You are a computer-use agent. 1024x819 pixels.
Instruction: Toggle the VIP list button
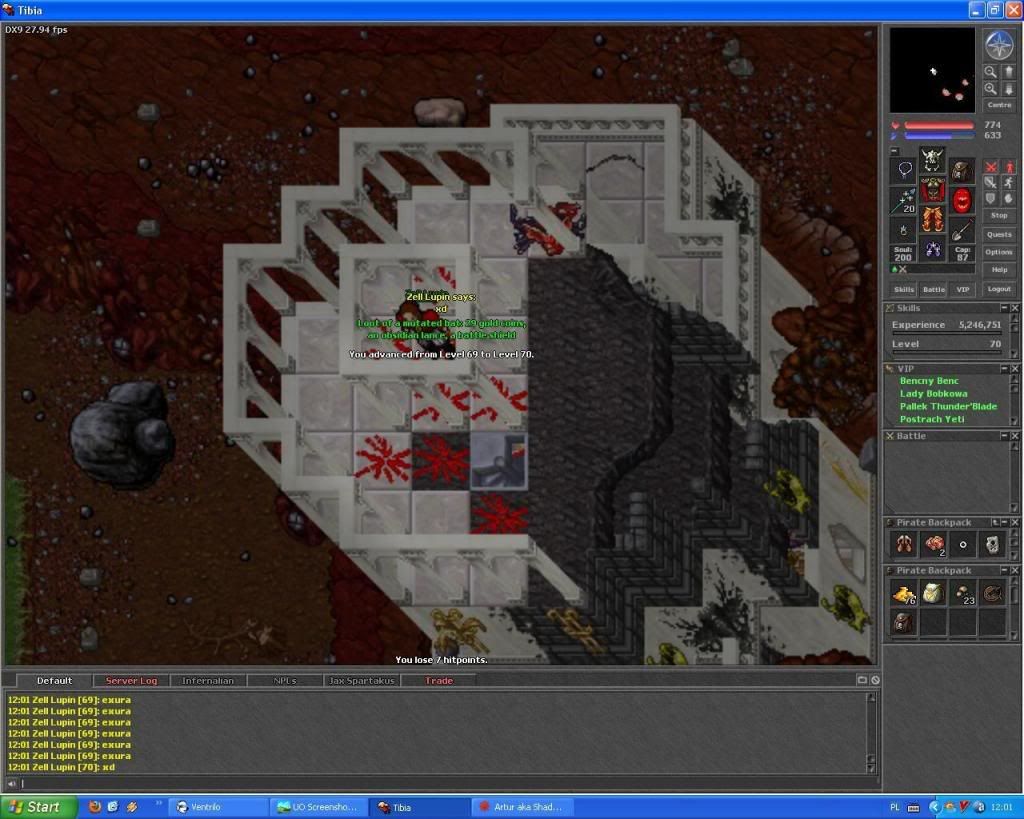click(x=963, y=289)
